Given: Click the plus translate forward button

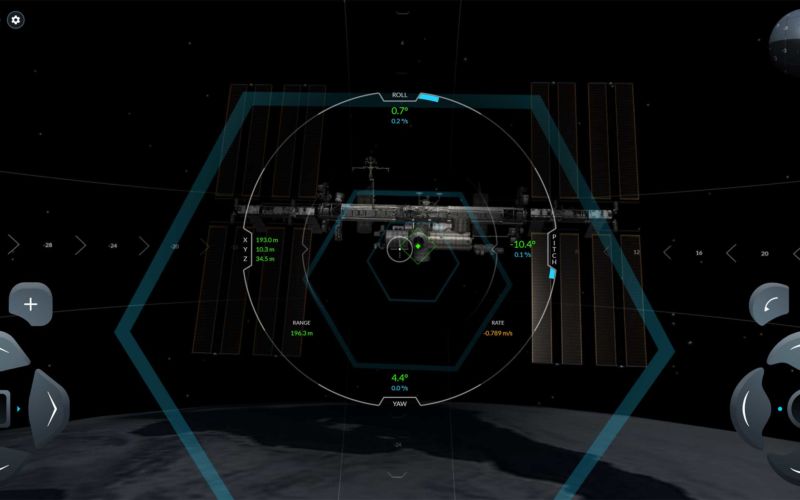Looking at the screenshot, I should (30, 304).
